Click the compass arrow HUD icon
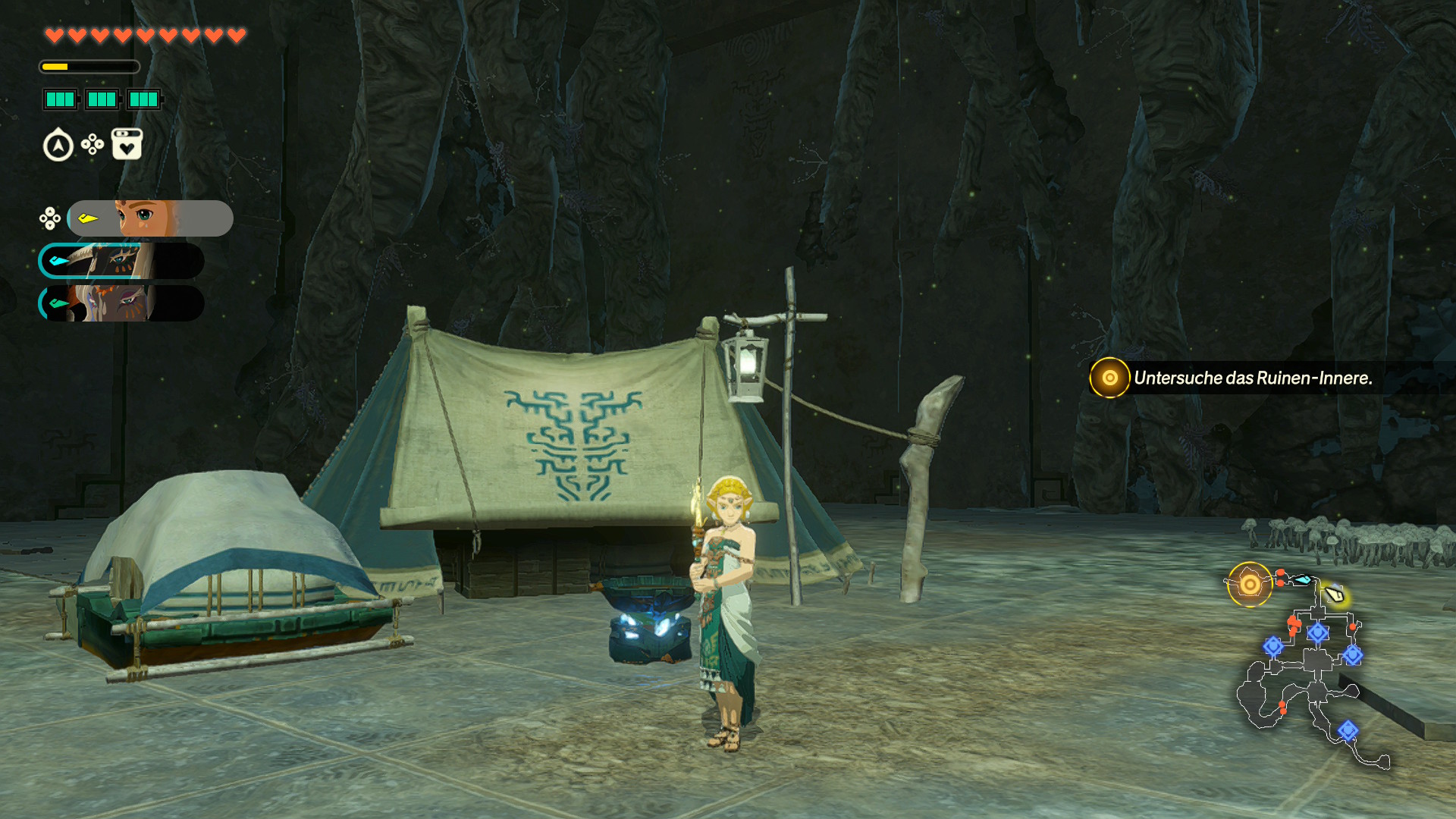The image size is (1456, 819). 58,146
